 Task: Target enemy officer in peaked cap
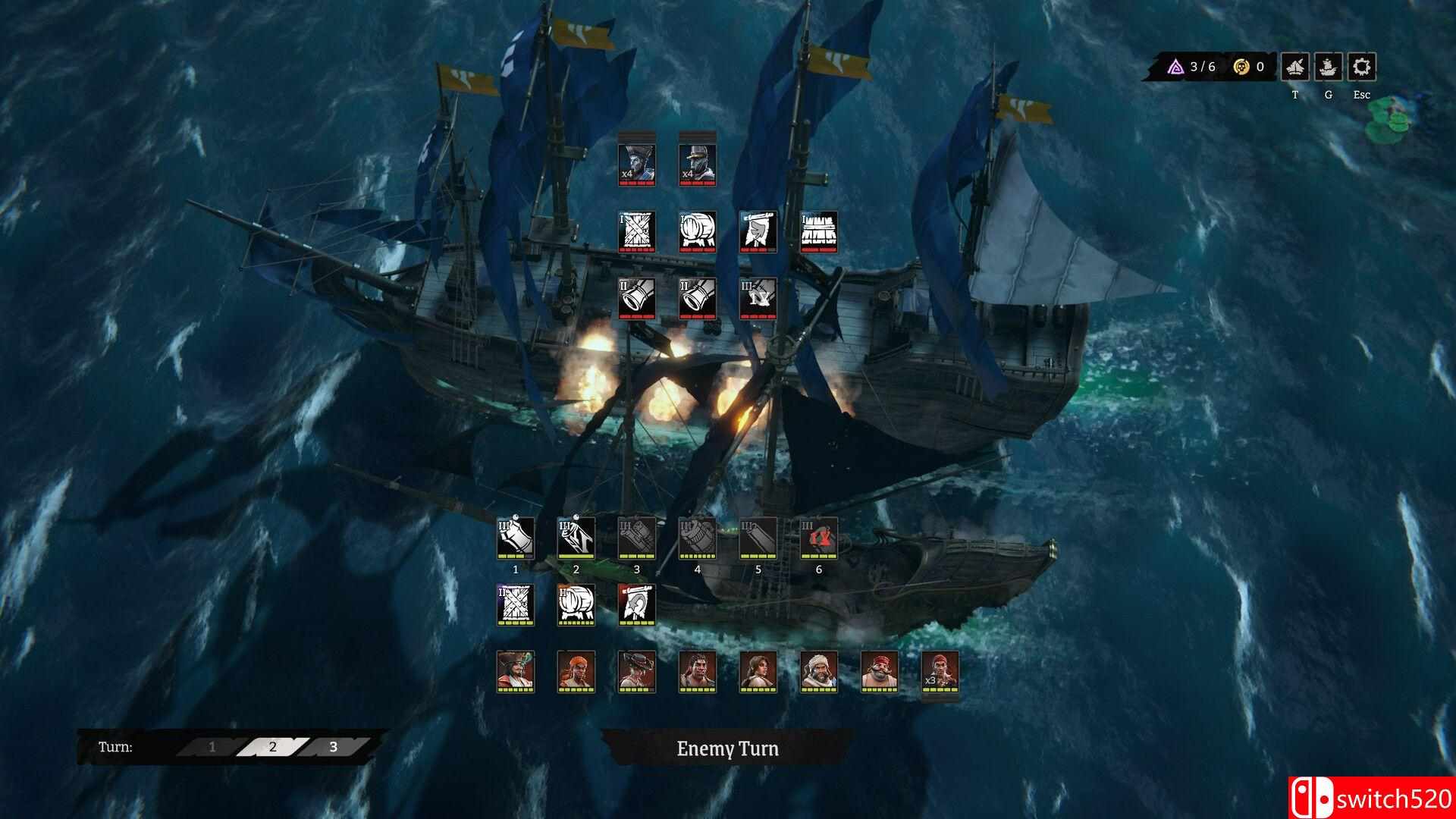(698, 164)
